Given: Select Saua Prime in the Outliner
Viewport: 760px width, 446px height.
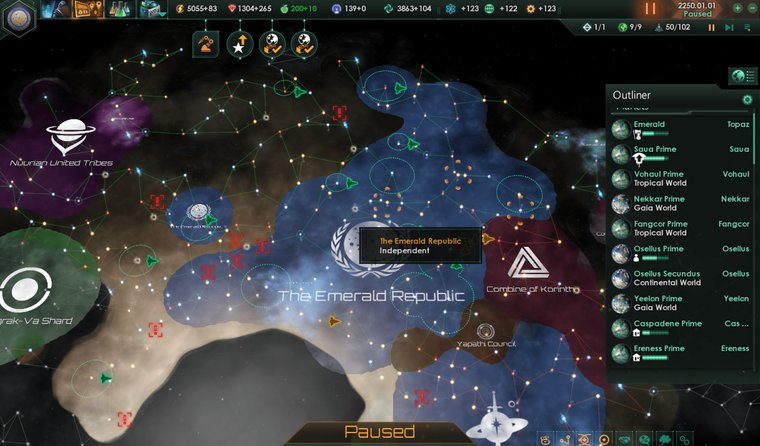Looking at the screenshot, I should pyautogui.click(x=680, y=154).
